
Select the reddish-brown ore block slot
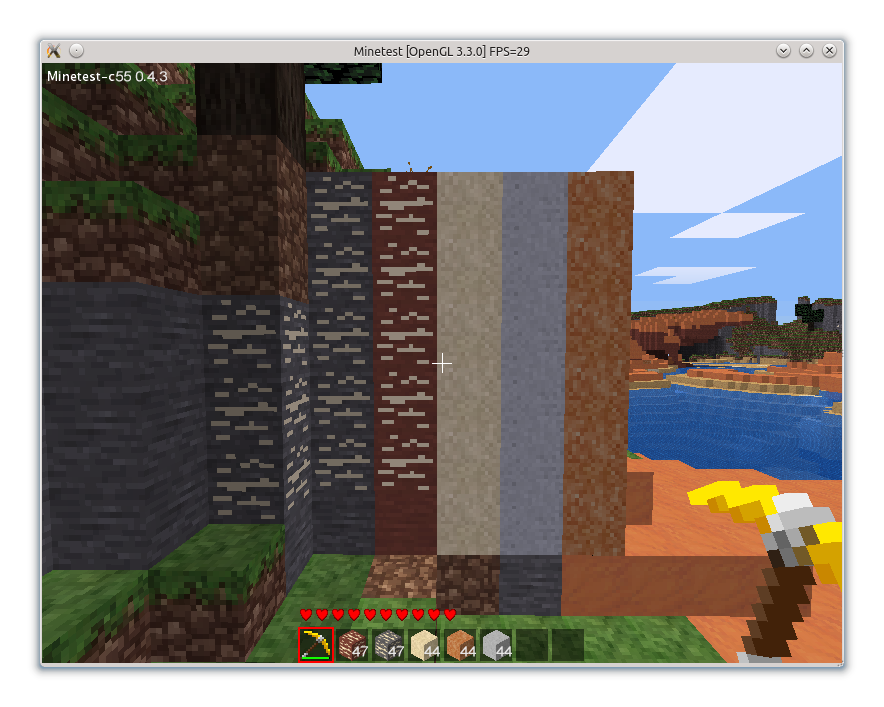coord(352,645)
